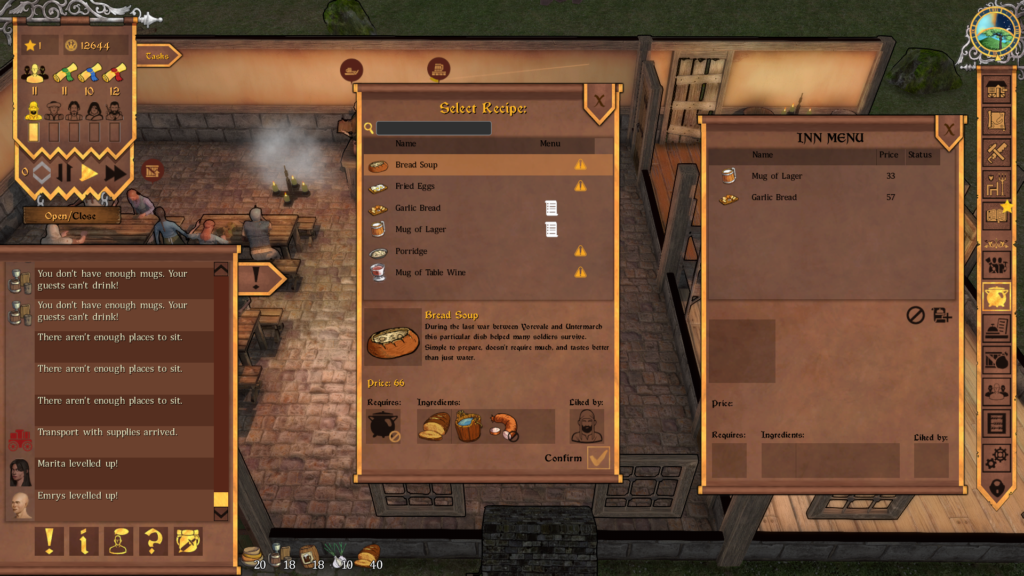Click the recipe search field

(x=434, y=128)
